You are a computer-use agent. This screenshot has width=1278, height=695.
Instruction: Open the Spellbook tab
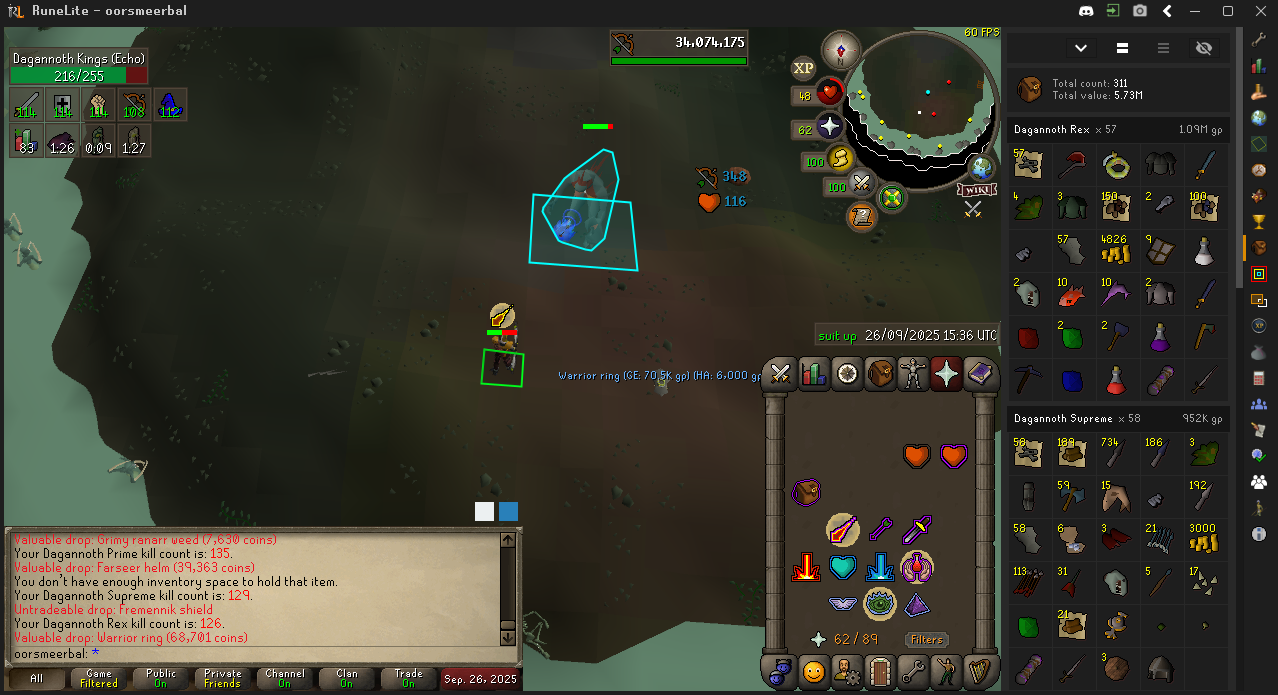tap(979, 374)
